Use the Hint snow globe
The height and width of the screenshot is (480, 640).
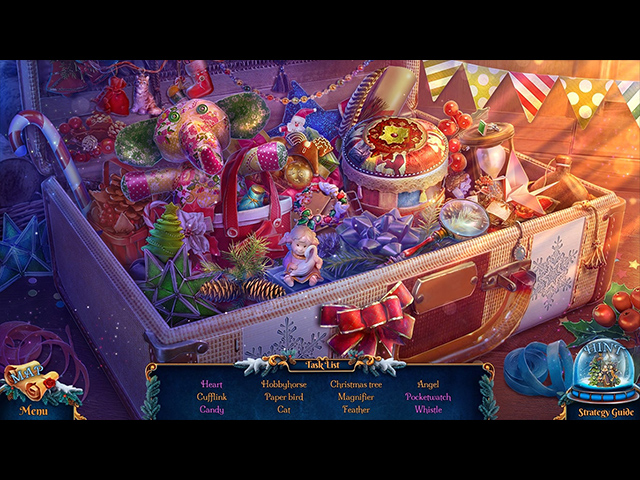coord(603,373)
